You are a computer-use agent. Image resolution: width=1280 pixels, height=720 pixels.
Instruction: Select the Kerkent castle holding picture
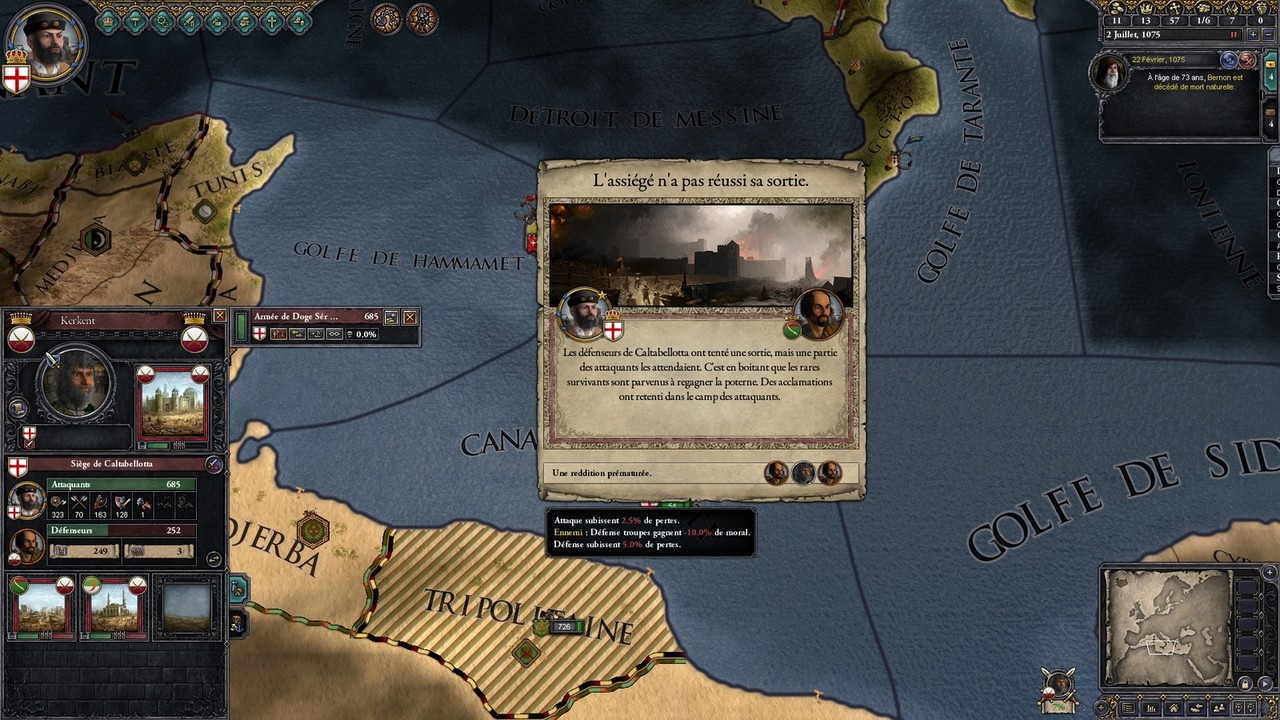pyautogui.click(x=174, y=407)
